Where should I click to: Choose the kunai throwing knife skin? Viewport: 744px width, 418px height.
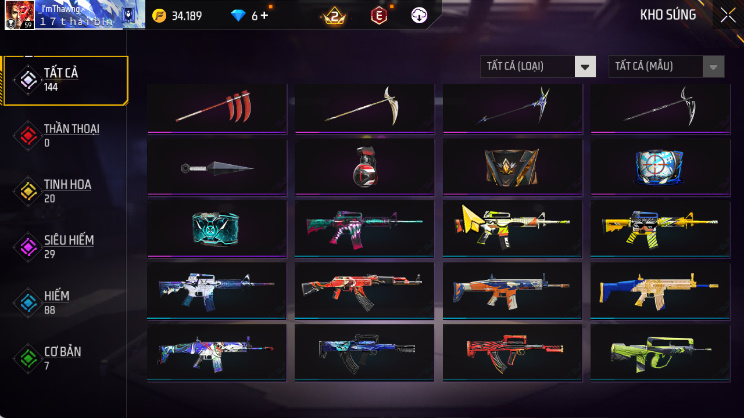coord(217,168)
